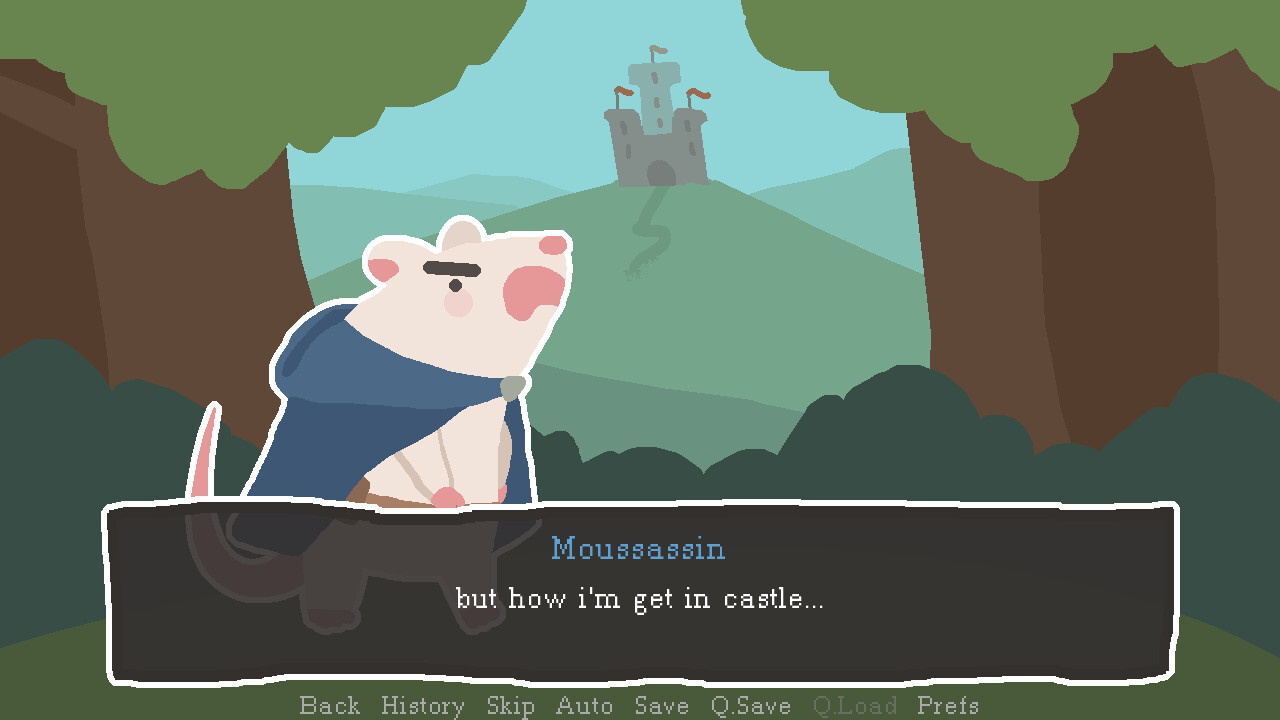Enable Skip mode
1280x720 pixels.
tap(511, 705)
